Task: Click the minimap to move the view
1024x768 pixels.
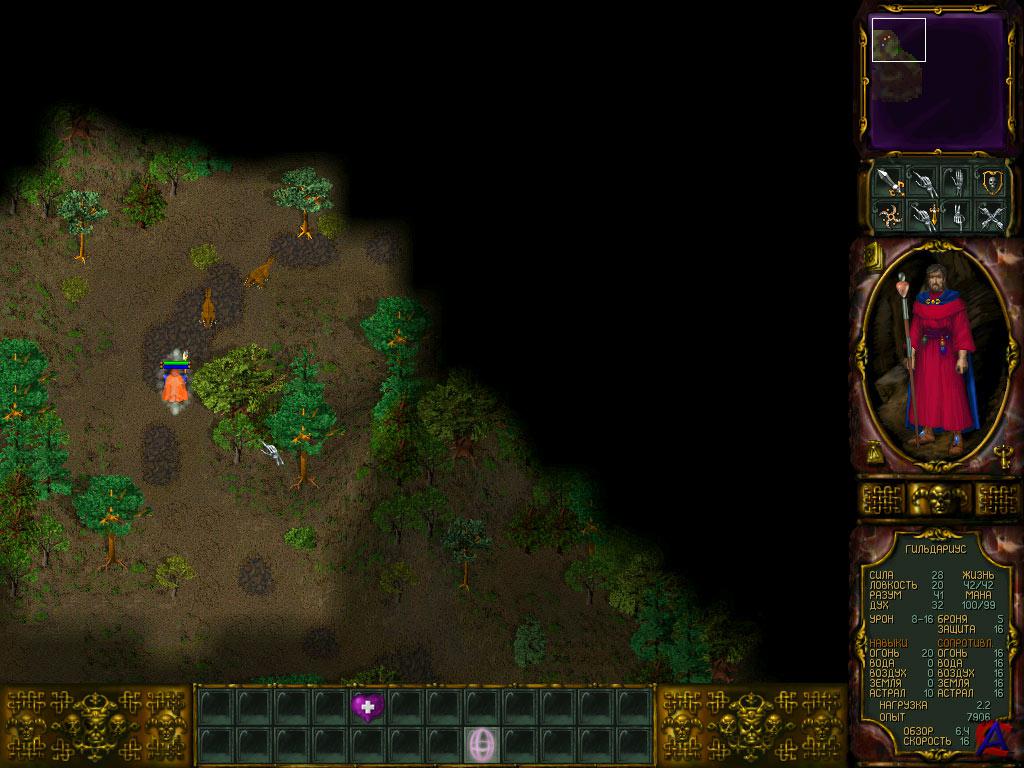Action: click(937, 80)
